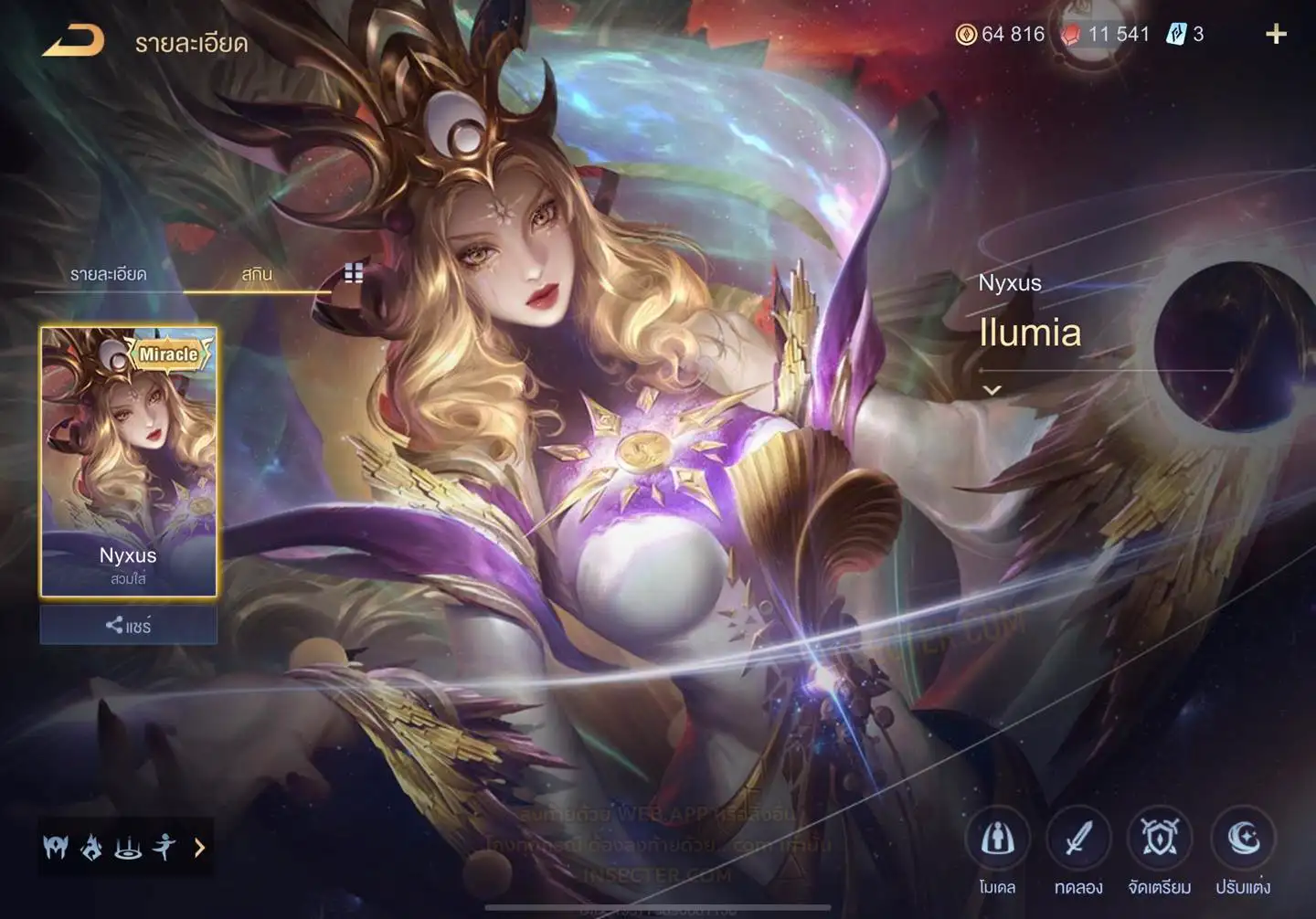Viewport: 1316px width, 919px height.
Task: Open ปรับแต่ง customization
Action: [x=1243, y=839]
